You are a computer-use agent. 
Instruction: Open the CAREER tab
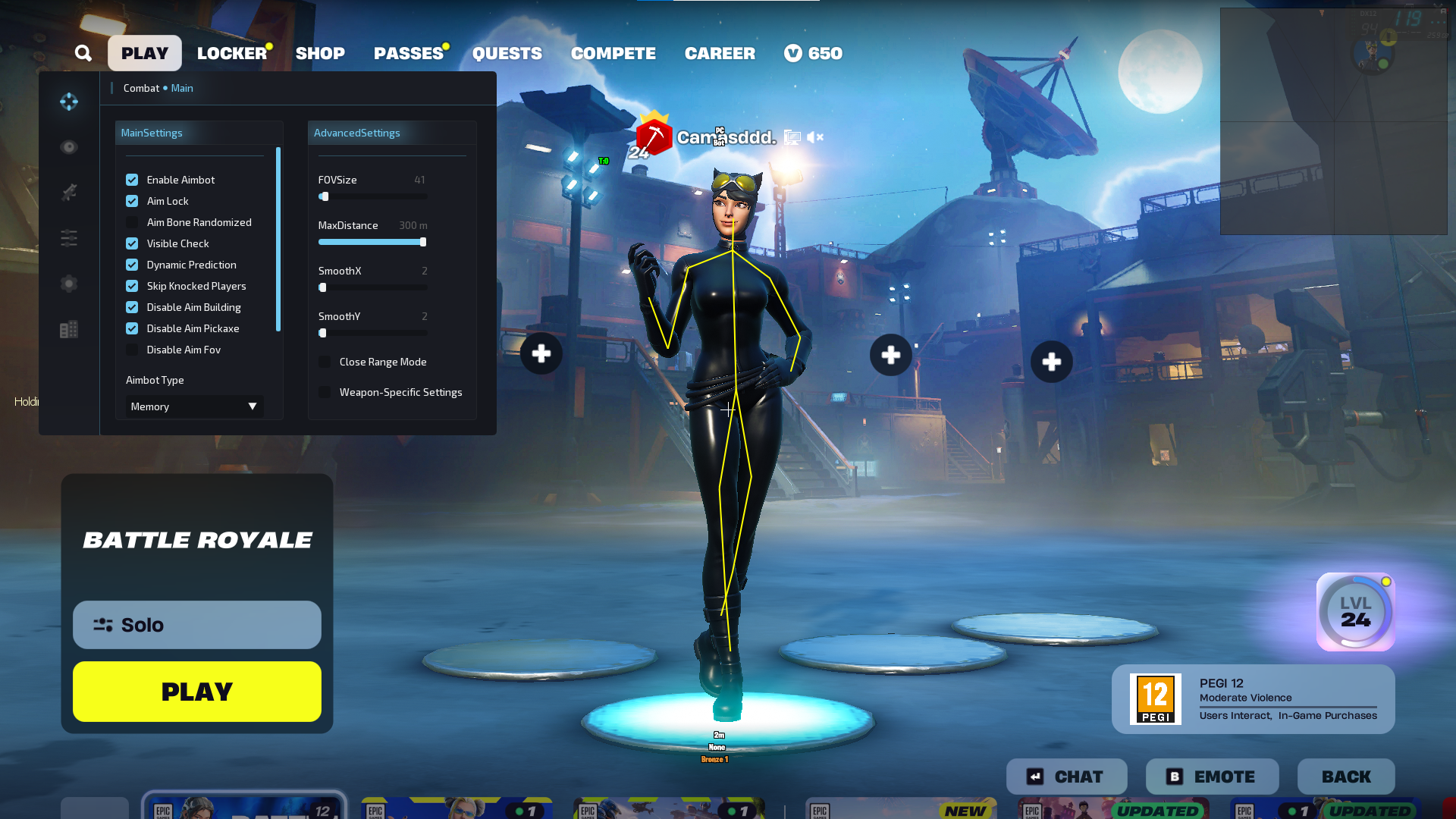coord(720,53)
